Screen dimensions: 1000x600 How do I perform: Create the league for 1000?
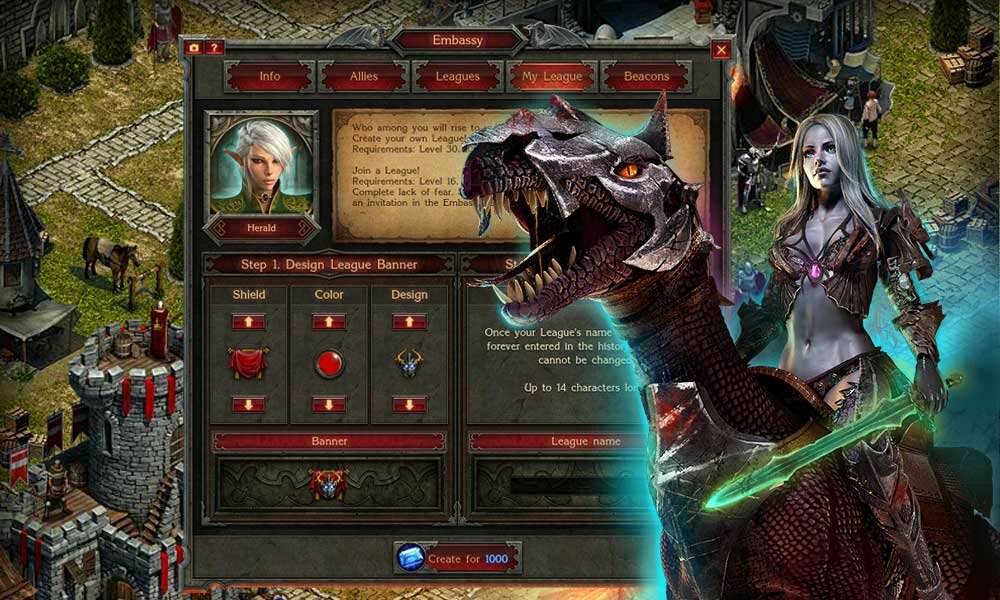[x=458, y=559]
